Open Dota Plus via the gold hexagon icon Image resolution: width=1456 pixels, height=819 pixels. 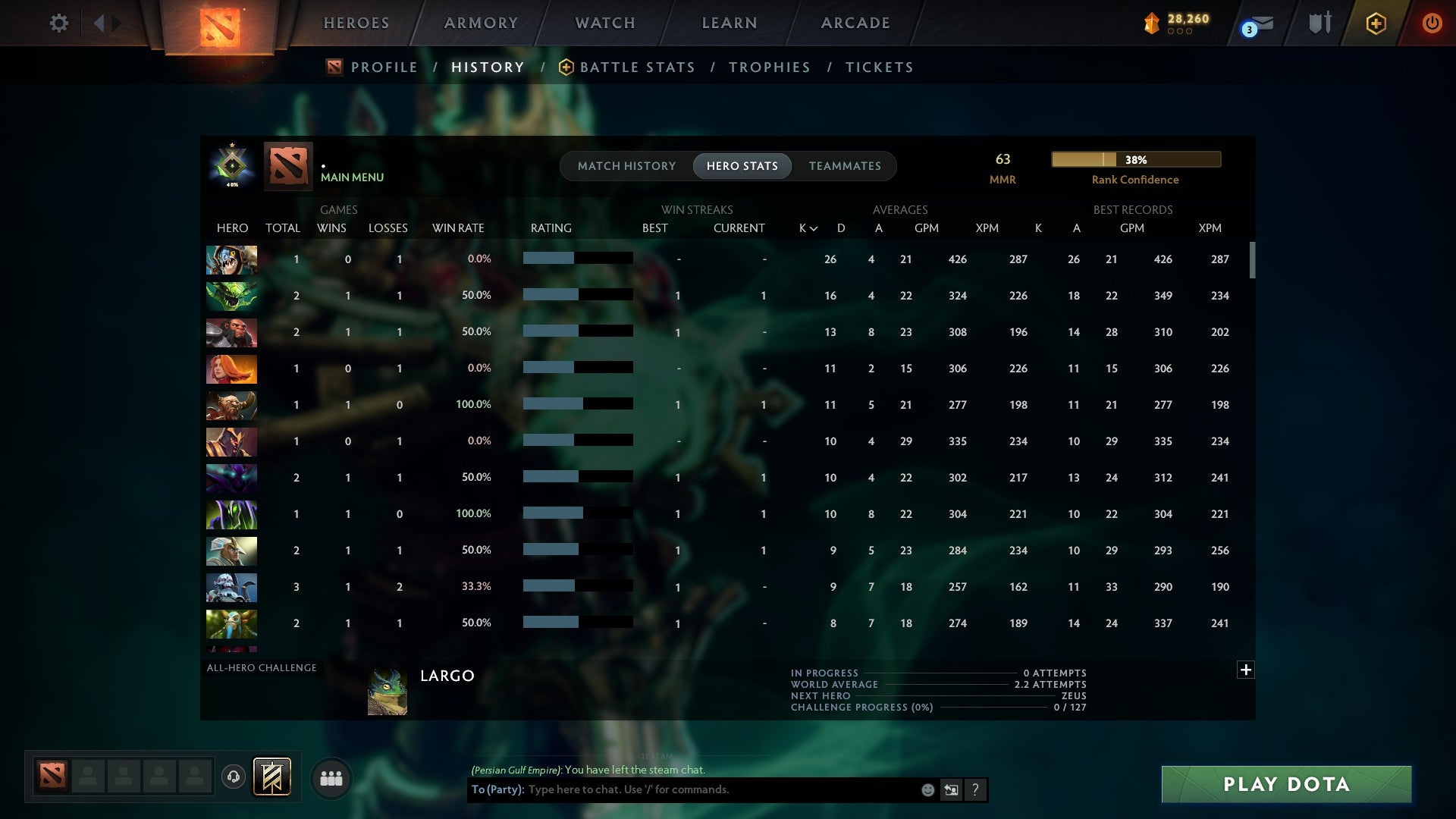point(1377,23)
